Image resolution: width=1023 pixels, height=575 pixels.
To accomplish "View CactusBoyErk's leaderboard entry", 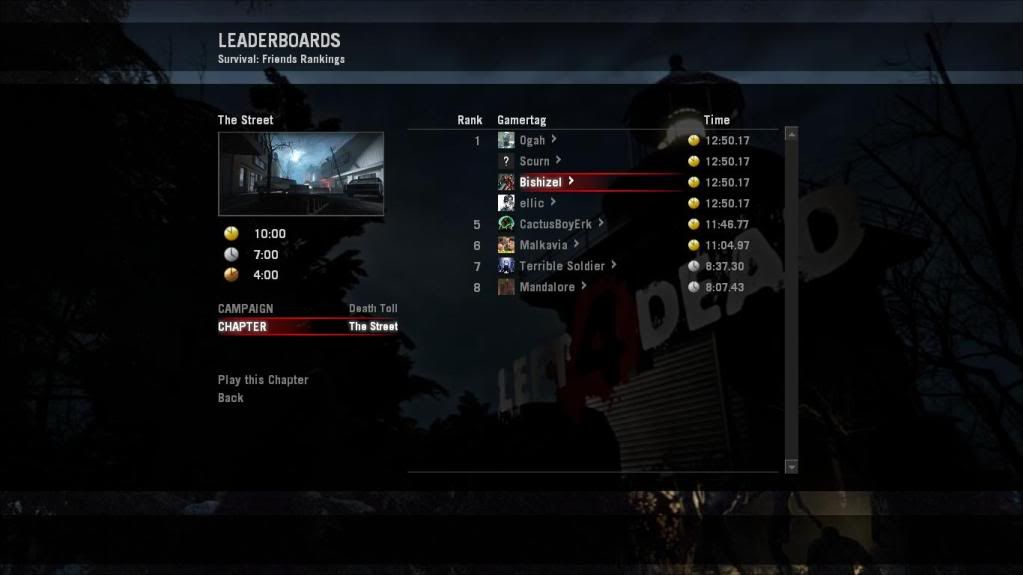I will [555, 224].
